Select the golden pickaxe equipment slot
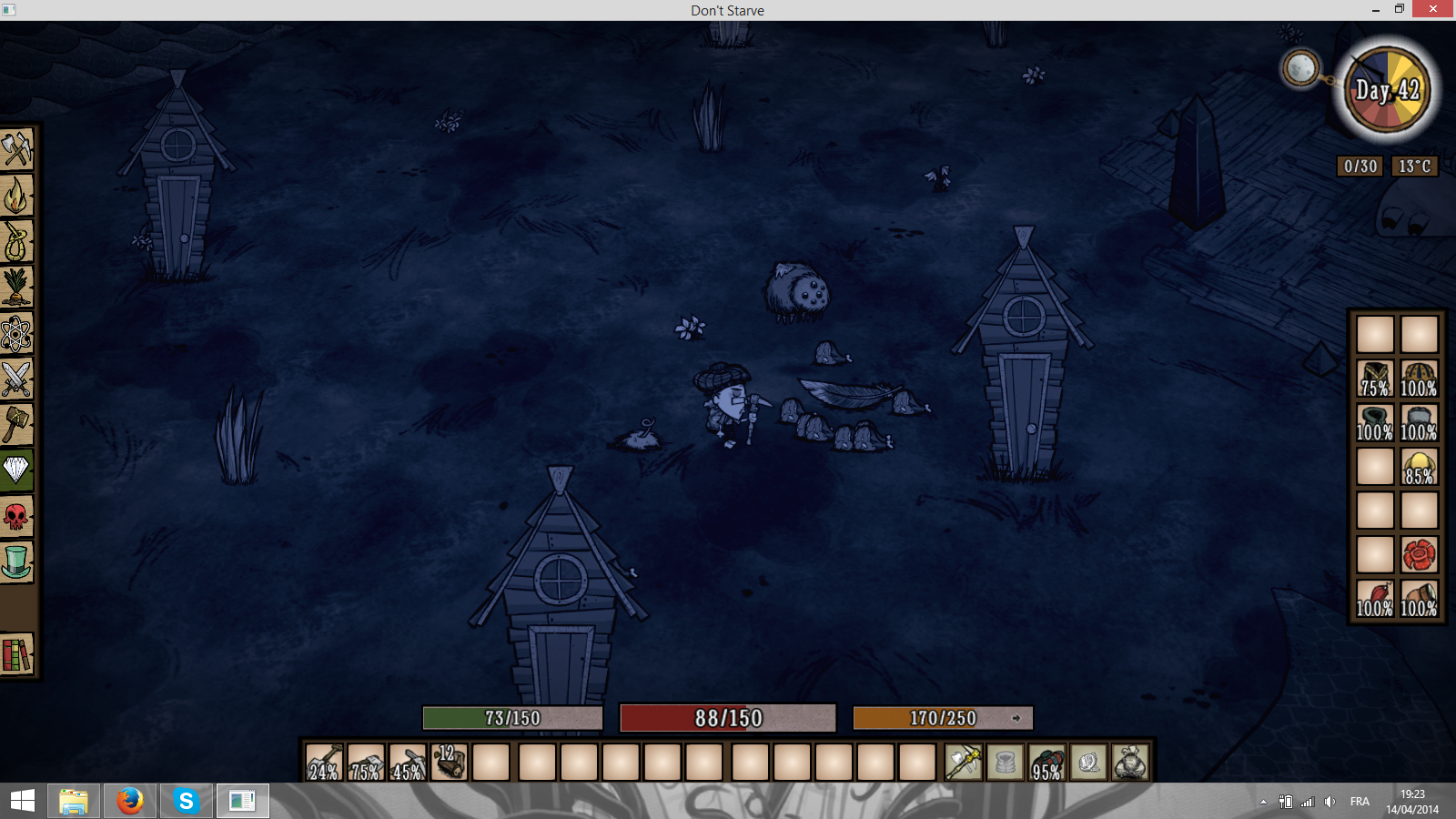This screenshot has width=1456, height=819. [x=963, y=763]
